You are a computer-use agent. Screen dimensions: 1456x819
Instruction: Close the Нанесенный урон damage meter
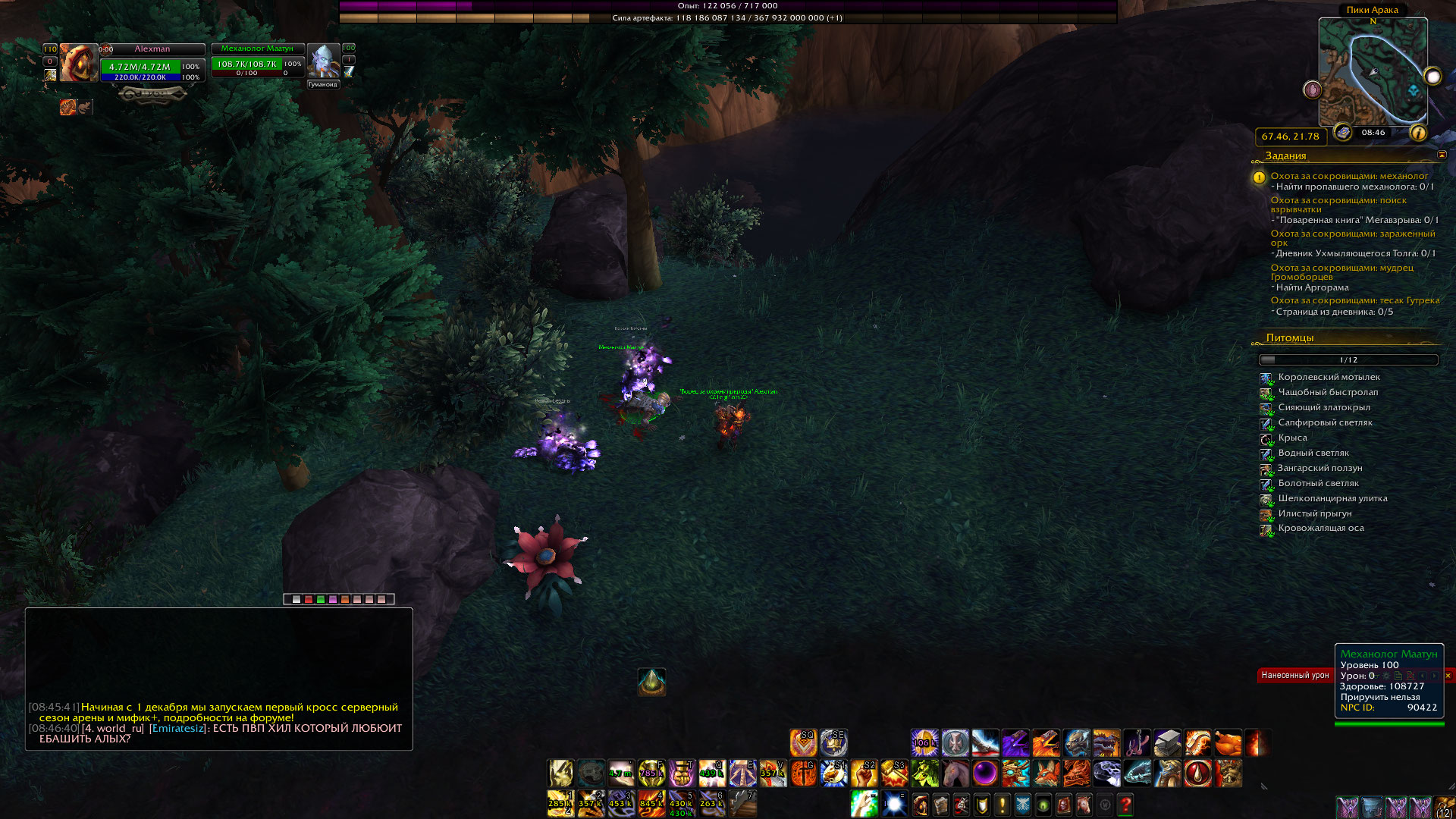coord(1448,676)
